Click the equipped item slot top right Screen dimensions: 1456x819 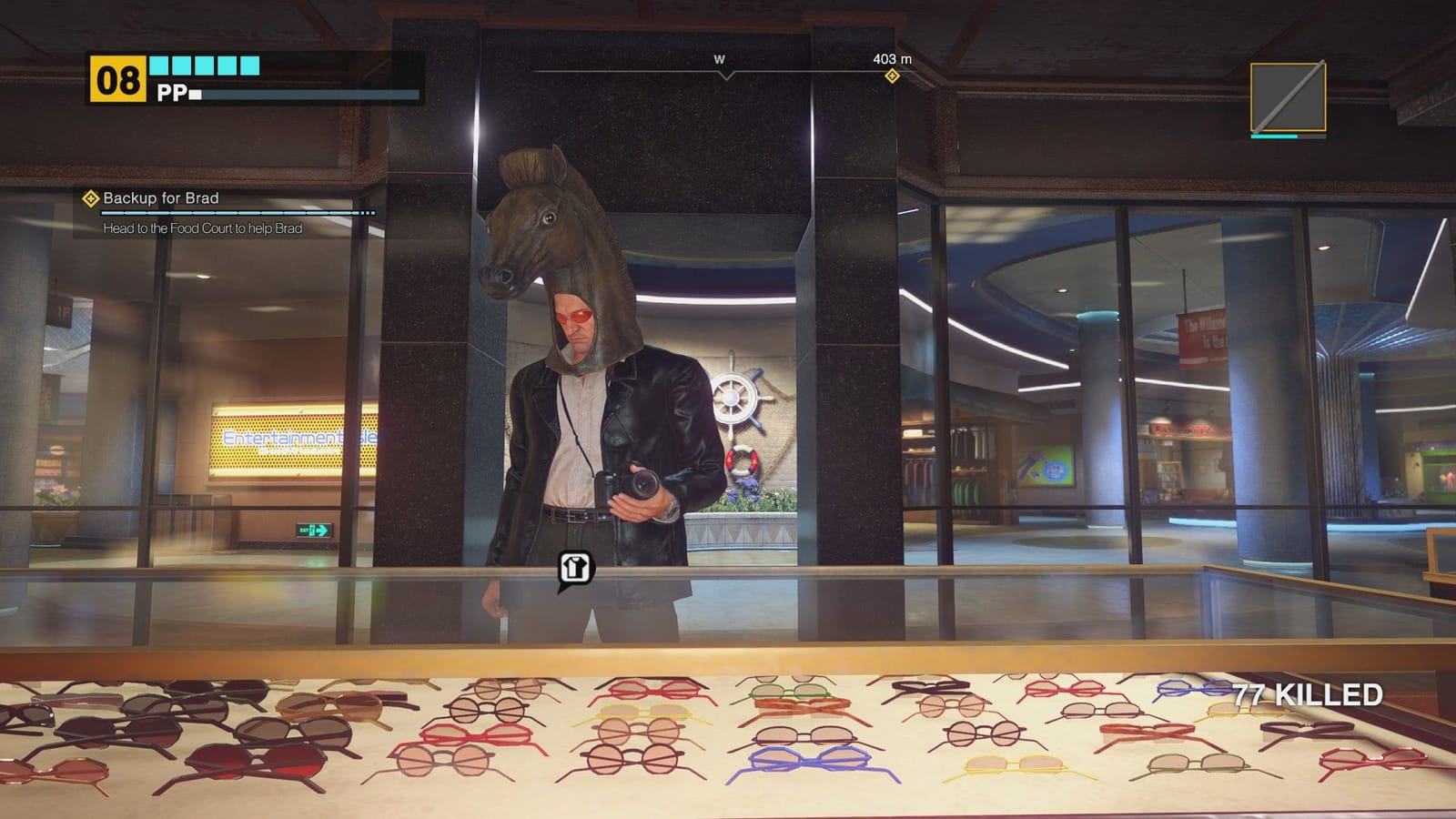click(1287, 96)
